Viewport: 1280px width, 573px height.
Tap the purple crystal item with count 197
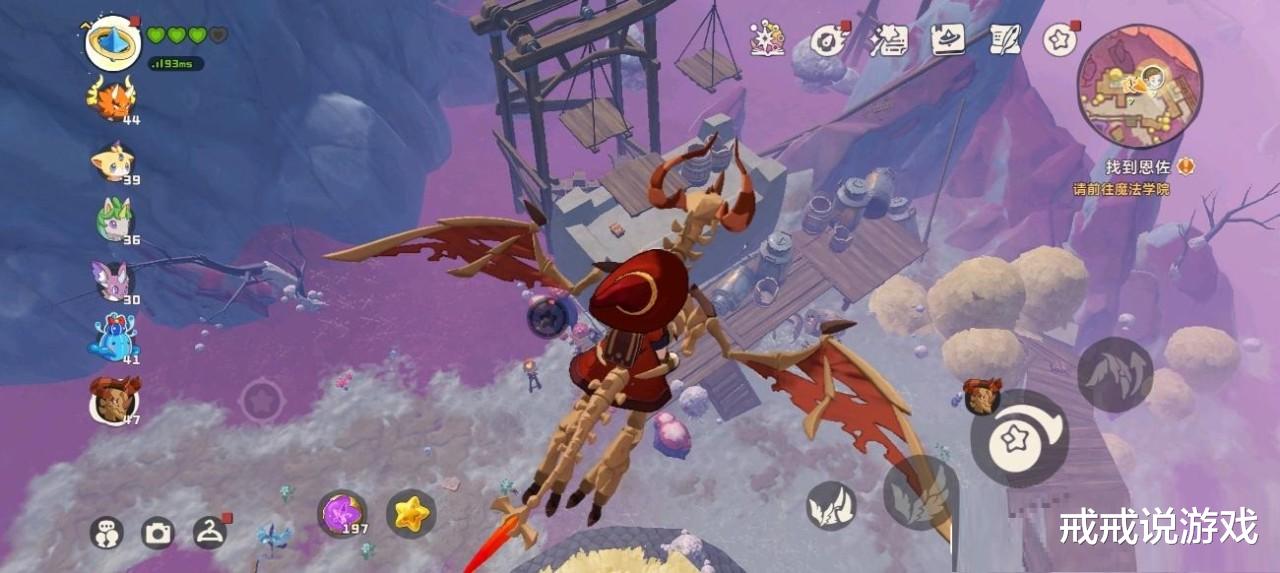[341, 513]
